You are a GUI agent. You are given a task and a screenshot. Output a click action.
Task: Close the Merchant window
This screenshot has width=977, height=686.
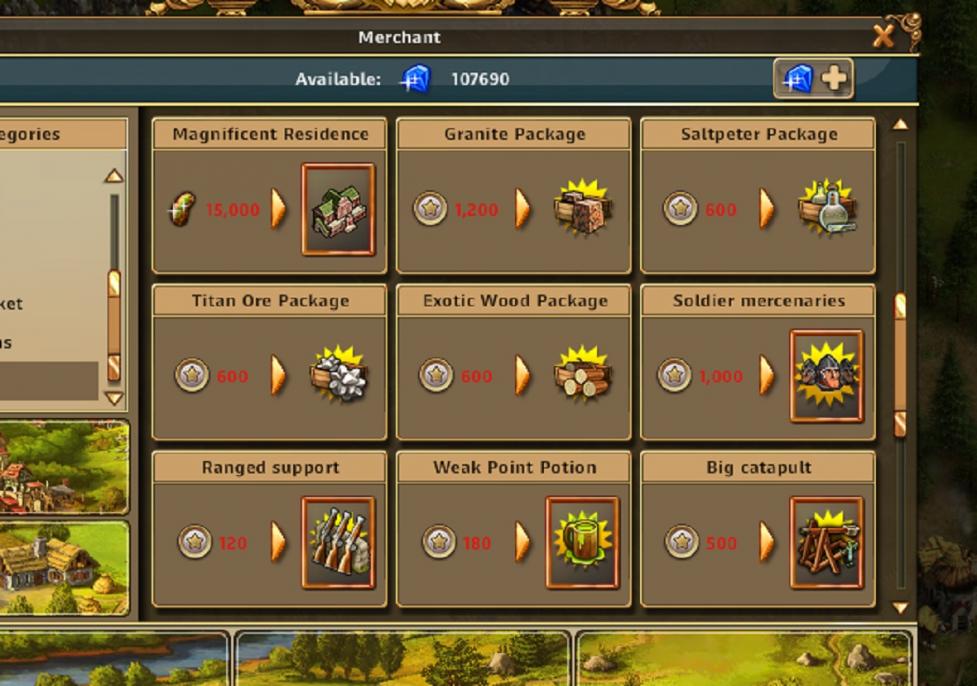(x=884, y=37)
